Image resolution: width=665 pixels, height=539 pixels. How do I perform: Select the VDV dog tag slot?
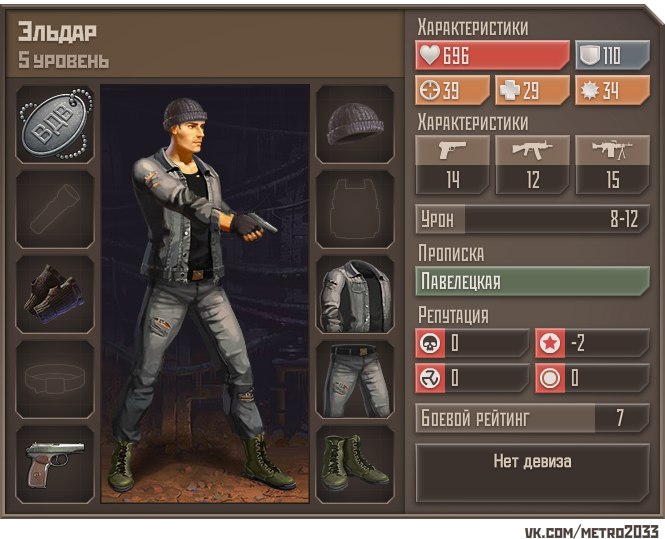click(x=55, y=124)
